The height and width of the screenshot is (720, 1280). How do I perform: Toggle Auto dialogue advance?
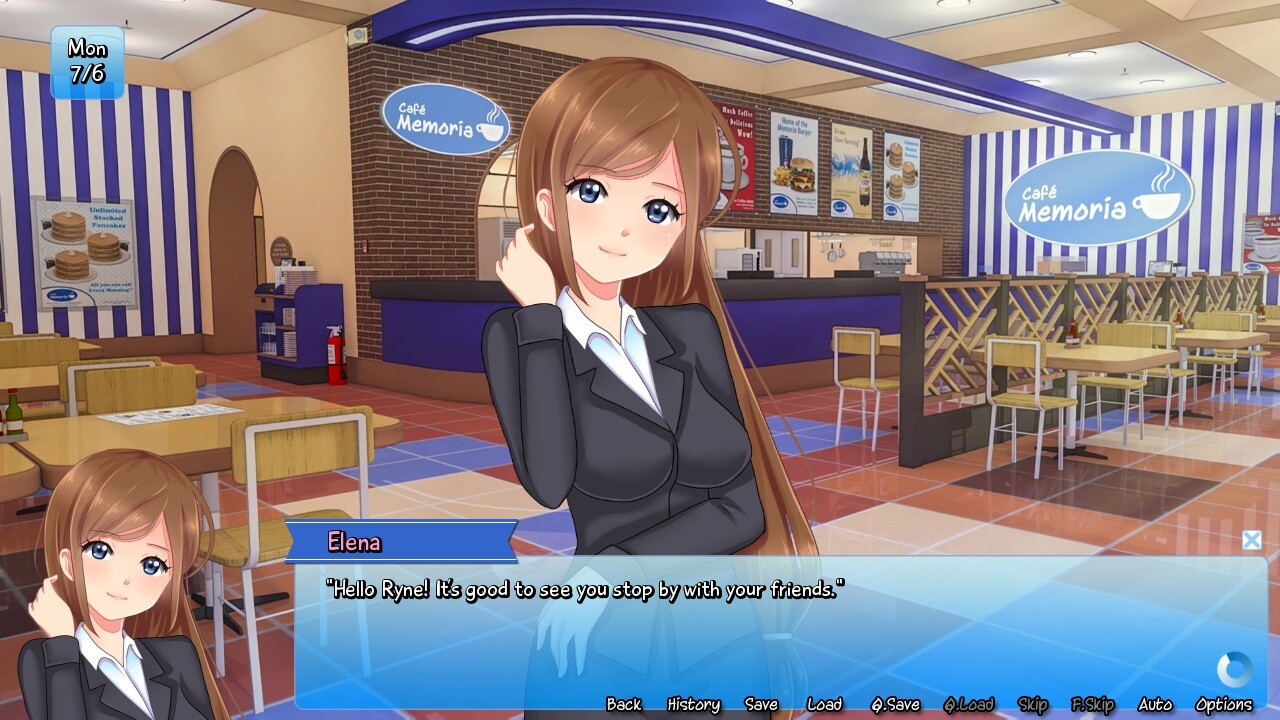pos(1155,704)
